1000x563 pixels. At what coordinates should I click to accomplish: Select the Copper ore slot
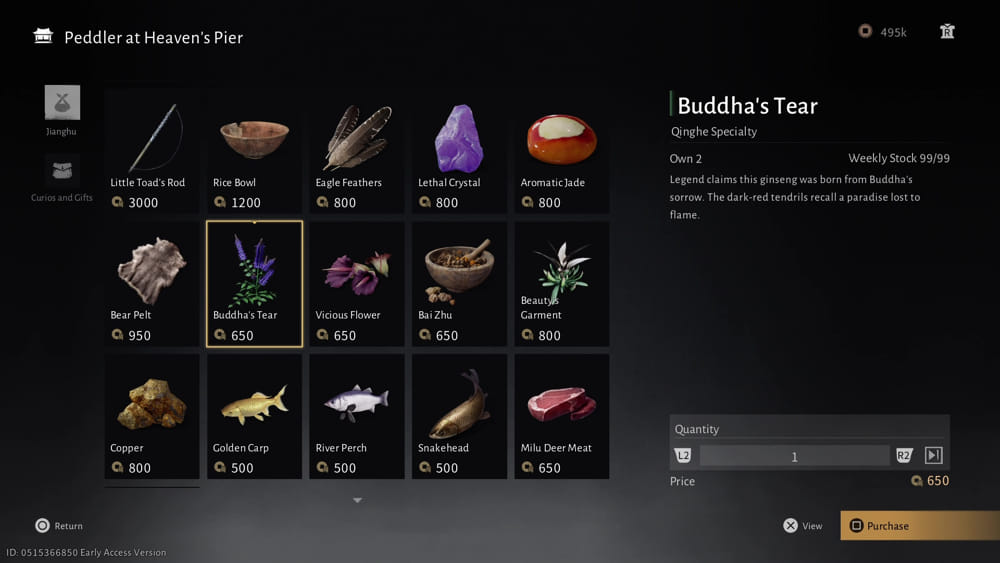[152, 416]
